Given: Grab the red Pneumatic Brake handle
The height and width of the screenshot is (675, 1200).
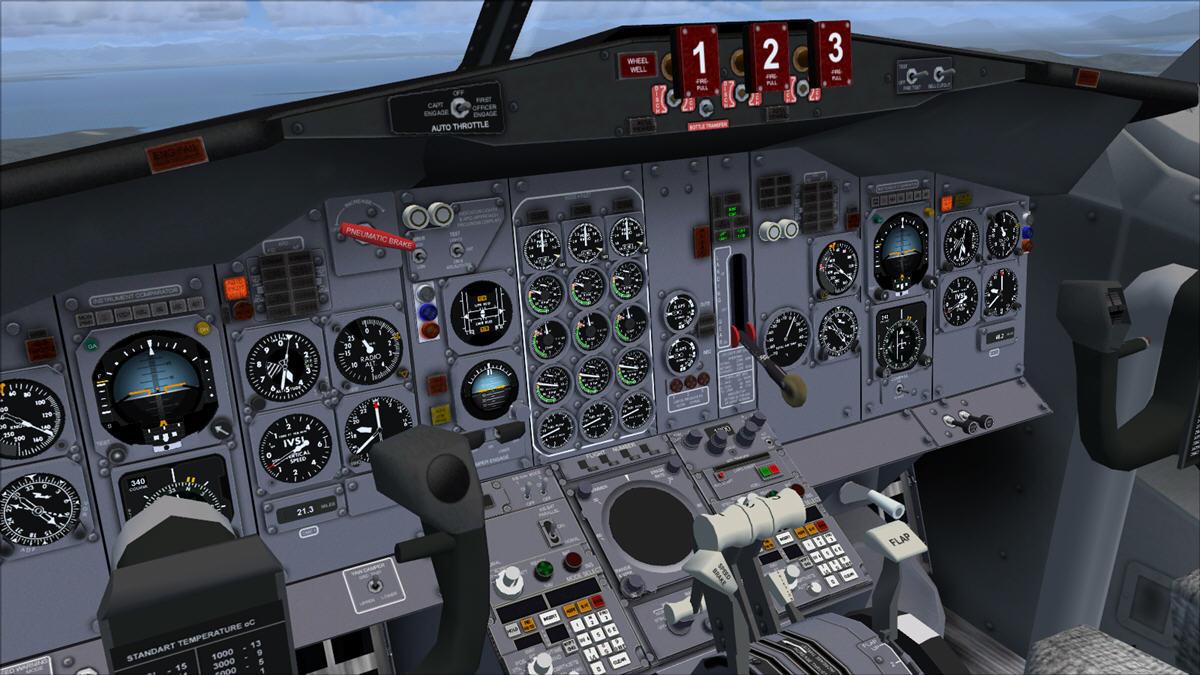Looking at the screenshot, I should point(377,236).
